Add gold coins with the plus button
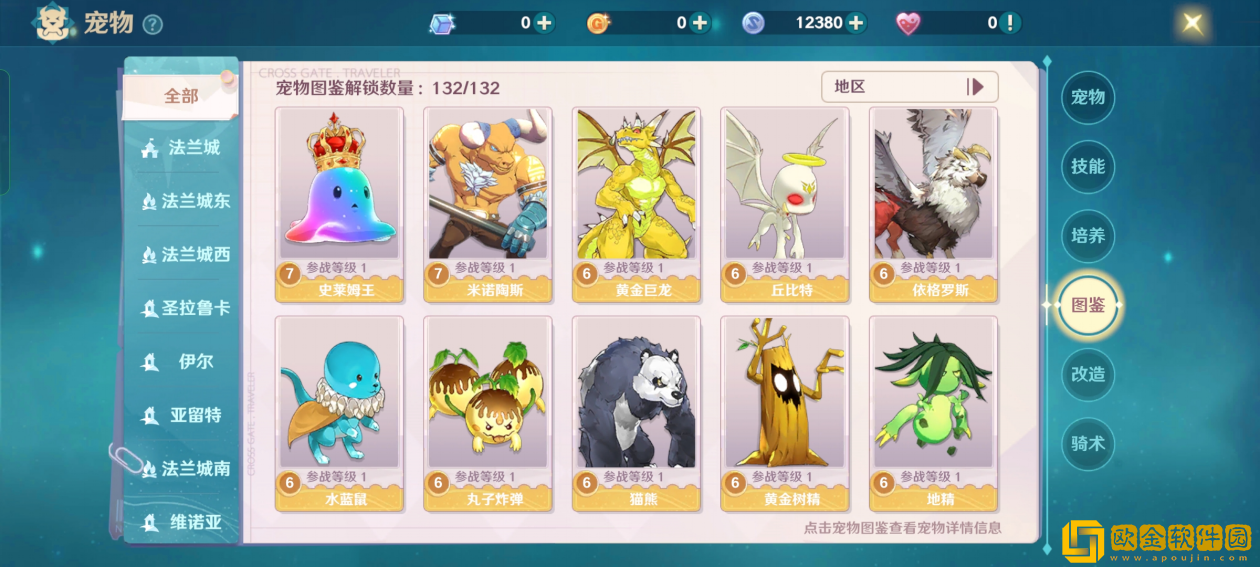1260x567 pixels. click(699, 23)
